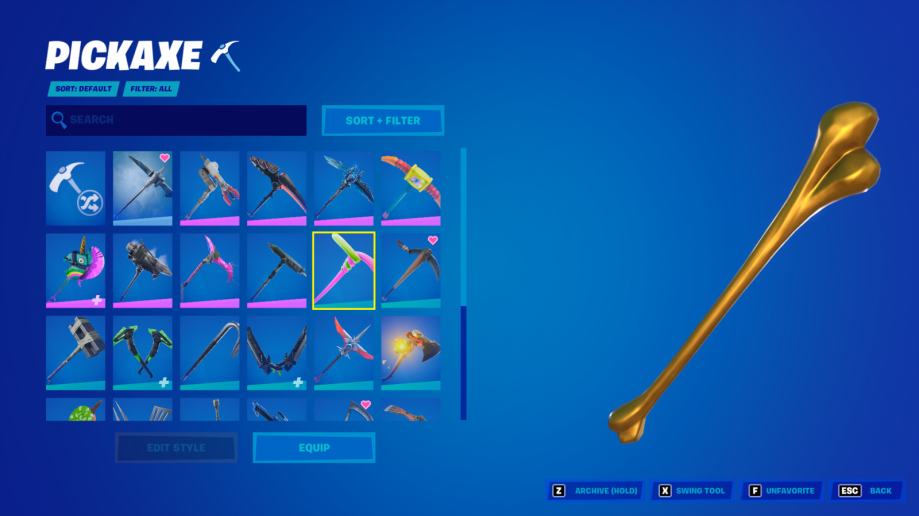Select the highlighted pink and green pickaxe
Screen dimensions: 919x516
pos(343,270)
